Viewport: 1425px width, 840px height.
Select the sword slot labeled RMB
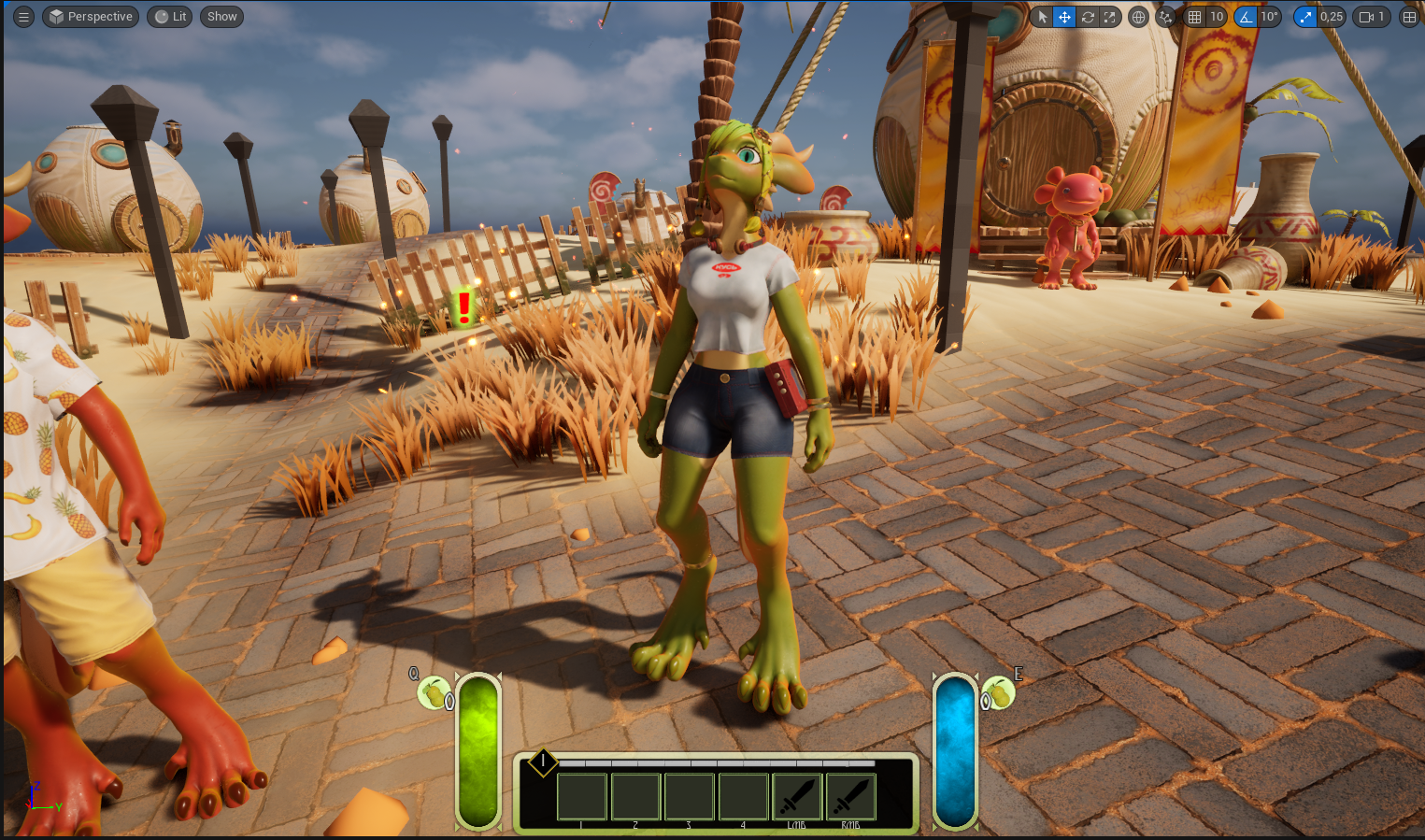pyautogui.click(x=850, y=796)
